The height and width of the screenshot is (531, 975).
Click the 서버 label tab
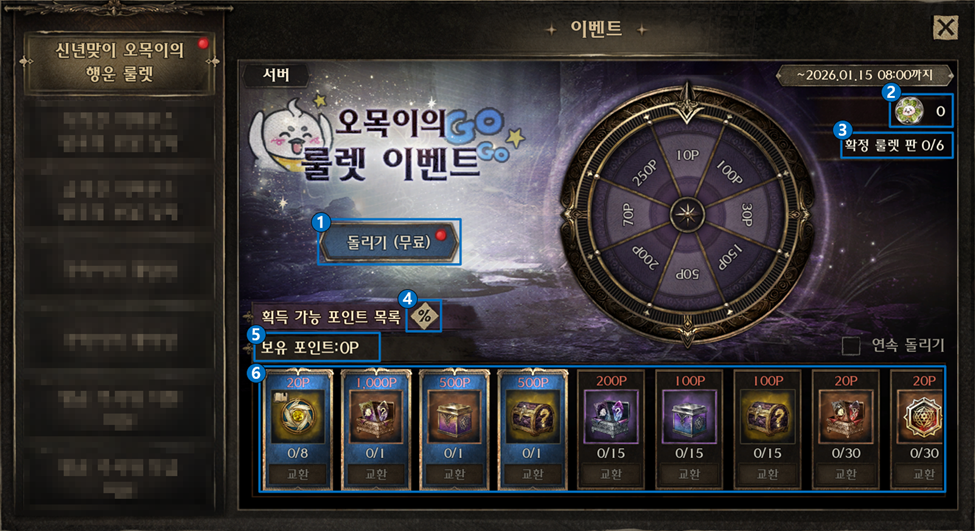point(275,73)
